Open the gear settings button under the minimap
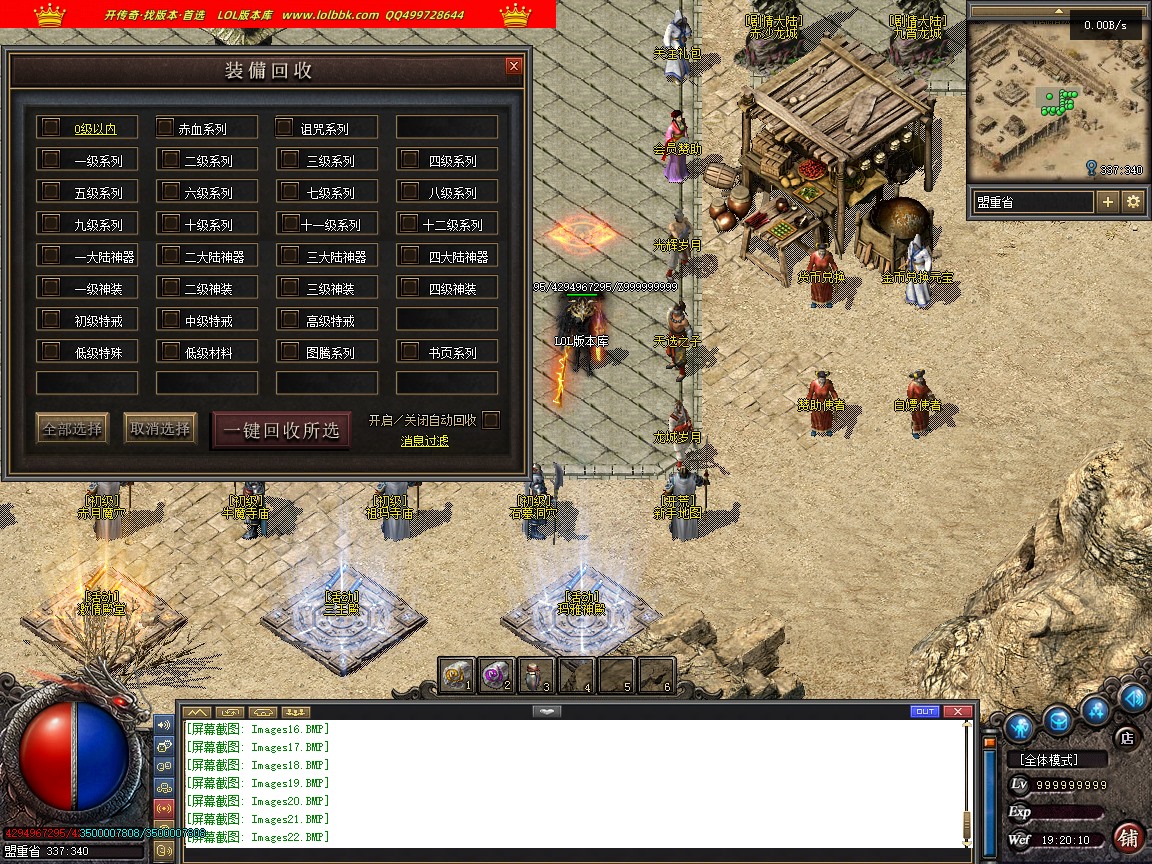The height and width of the screenshot is (864, 1152). tap(1133, 202)
